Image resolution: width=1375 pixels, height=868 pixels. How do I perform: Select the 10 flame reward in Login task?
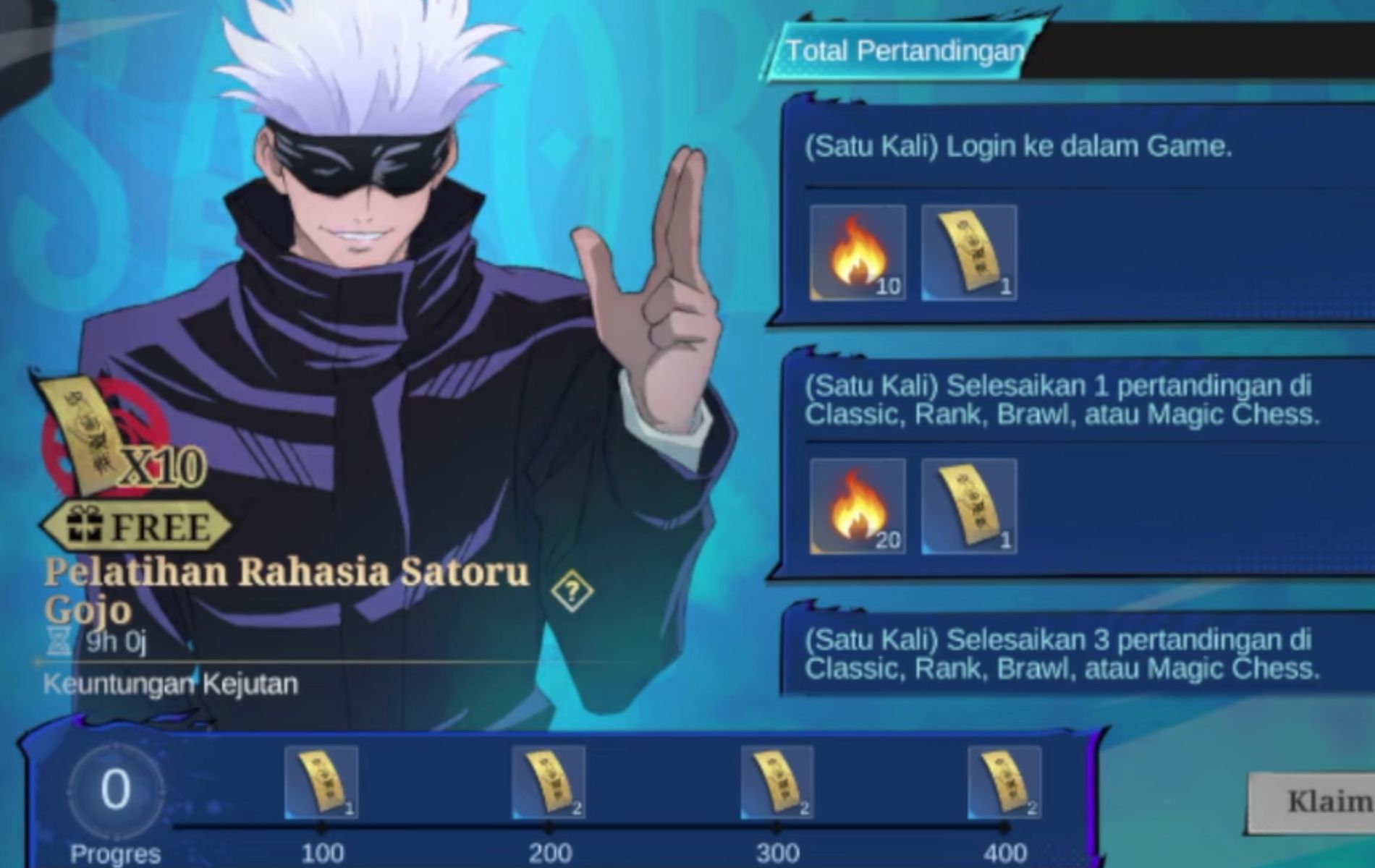(858, 252)
